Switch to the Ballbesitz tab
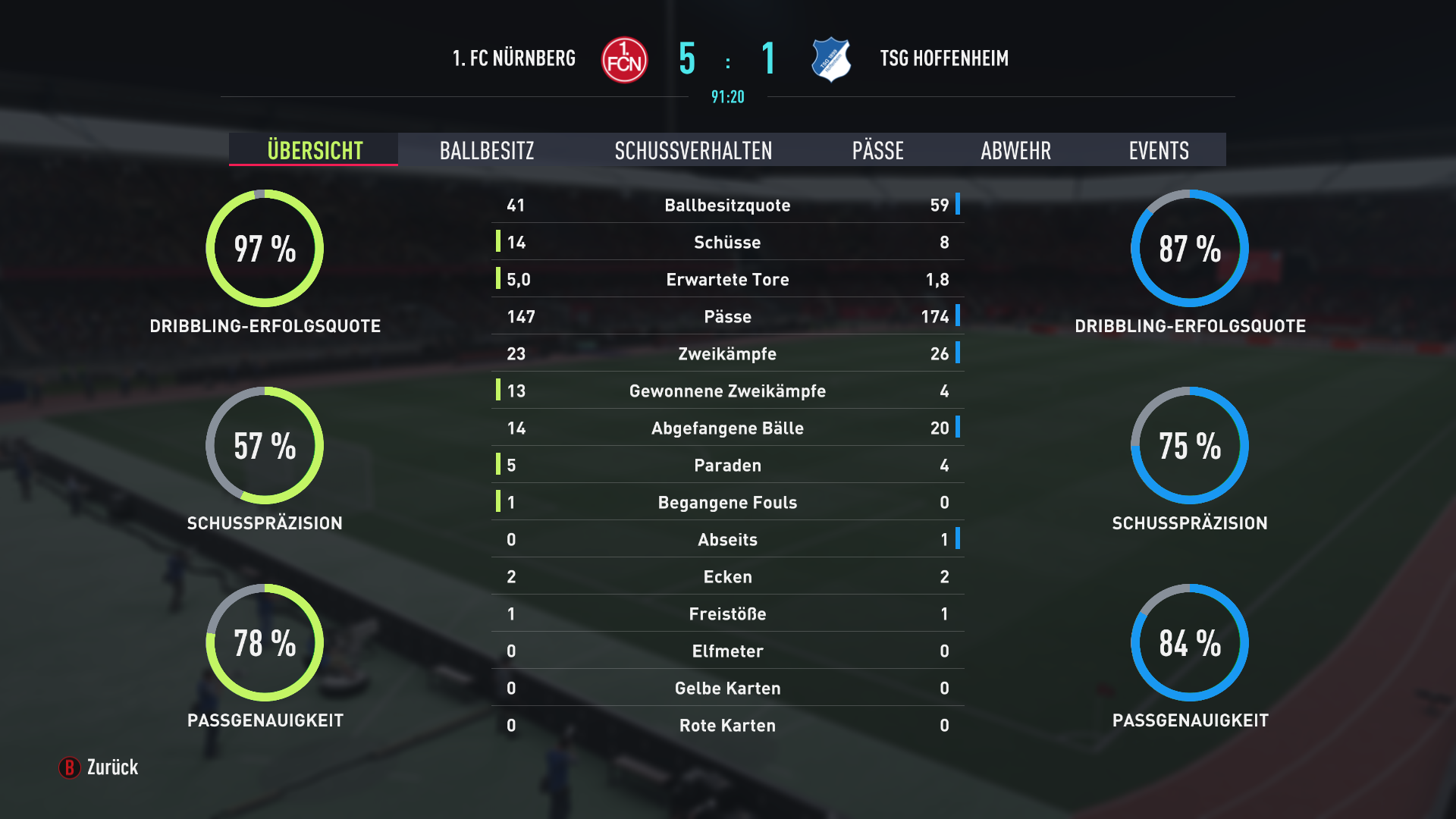Image resolution: width=1456 pixels, height=819 pixels. [x=487, y=150]
